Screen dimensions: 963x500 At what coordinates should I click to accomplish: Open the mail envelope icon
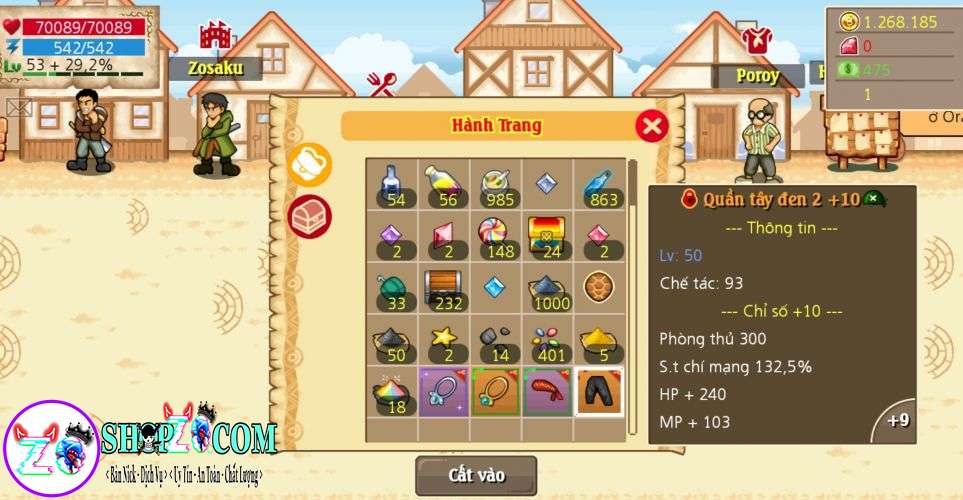click(19, 106)
